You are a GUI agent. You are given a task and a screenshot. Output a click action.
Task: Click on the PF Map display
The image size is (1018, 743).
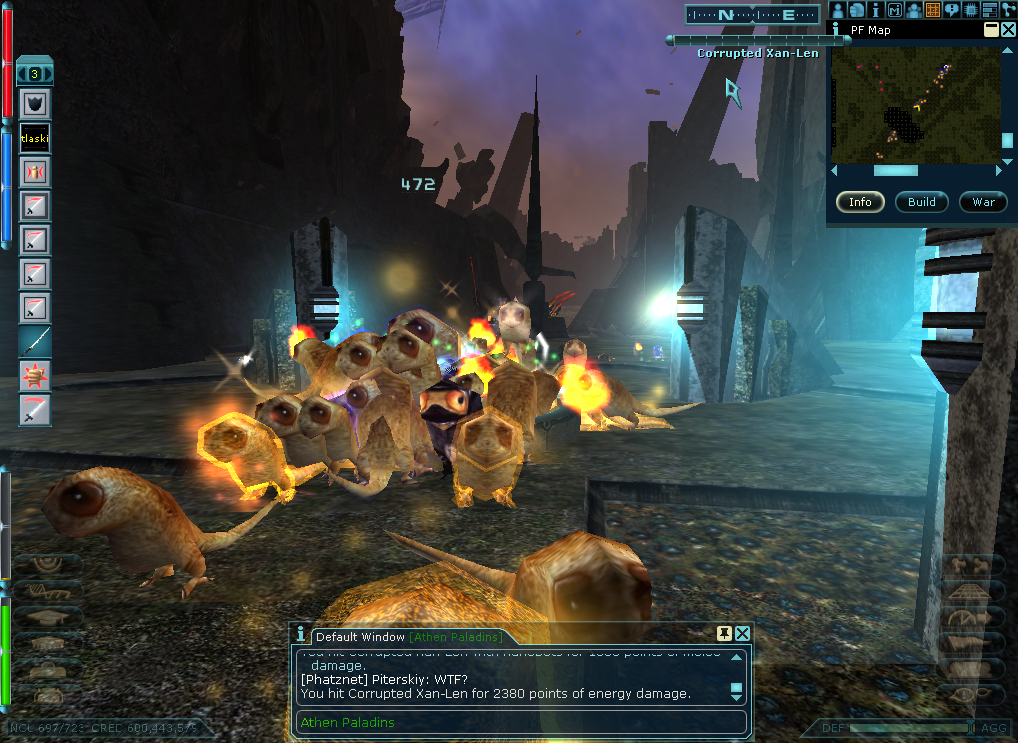pyautogui.click(x=915, y=104)
